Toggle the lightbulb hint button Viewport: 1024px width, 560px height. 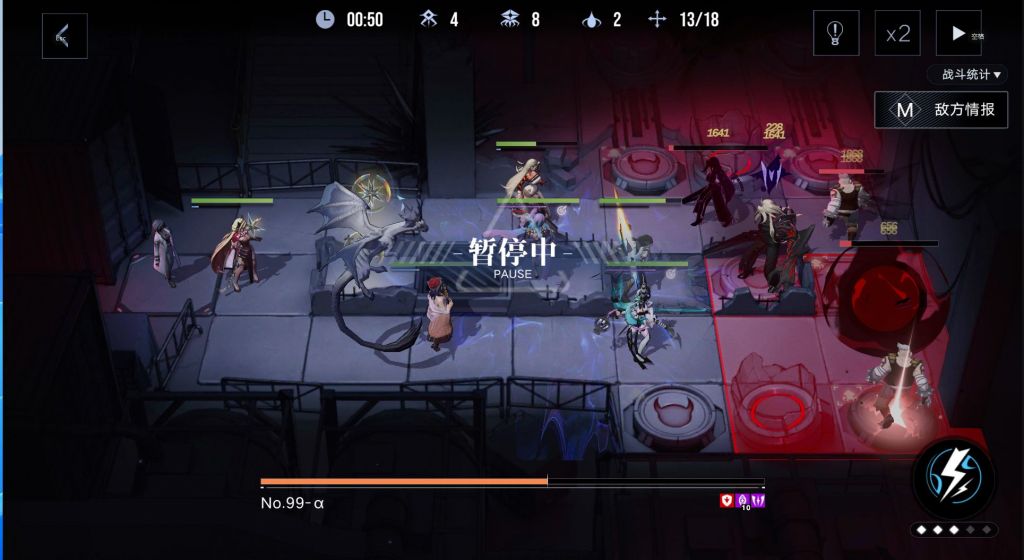835,33
